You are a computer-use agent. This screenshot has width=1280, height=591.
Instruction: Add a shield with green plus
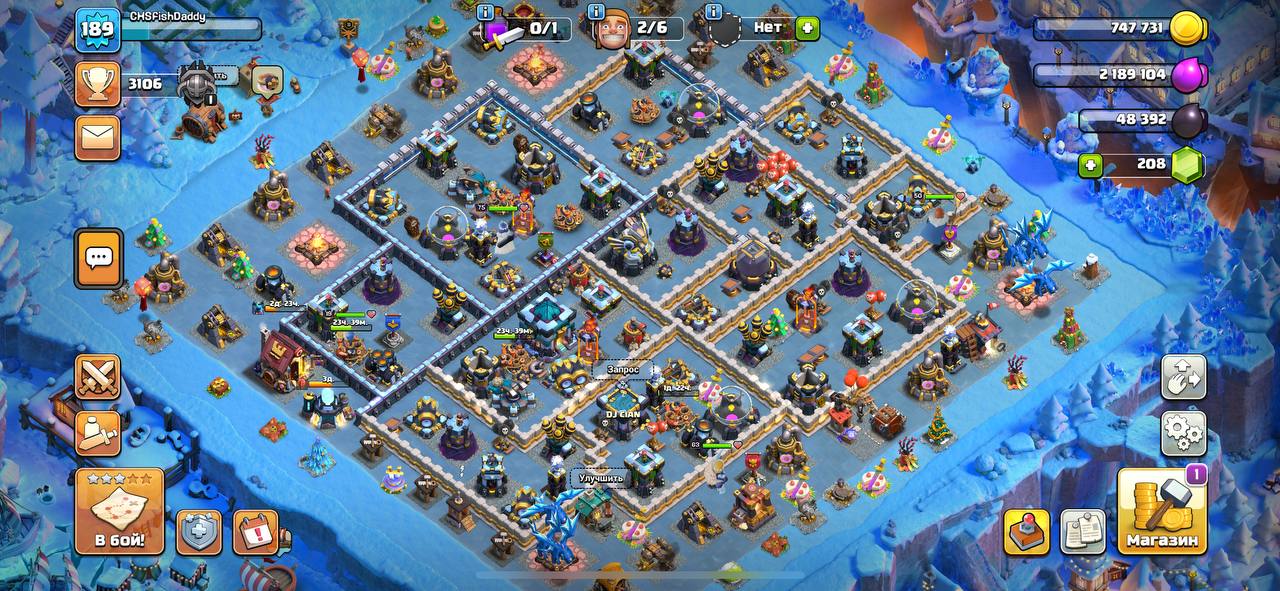pyautogui.click(x=808, y=28)
